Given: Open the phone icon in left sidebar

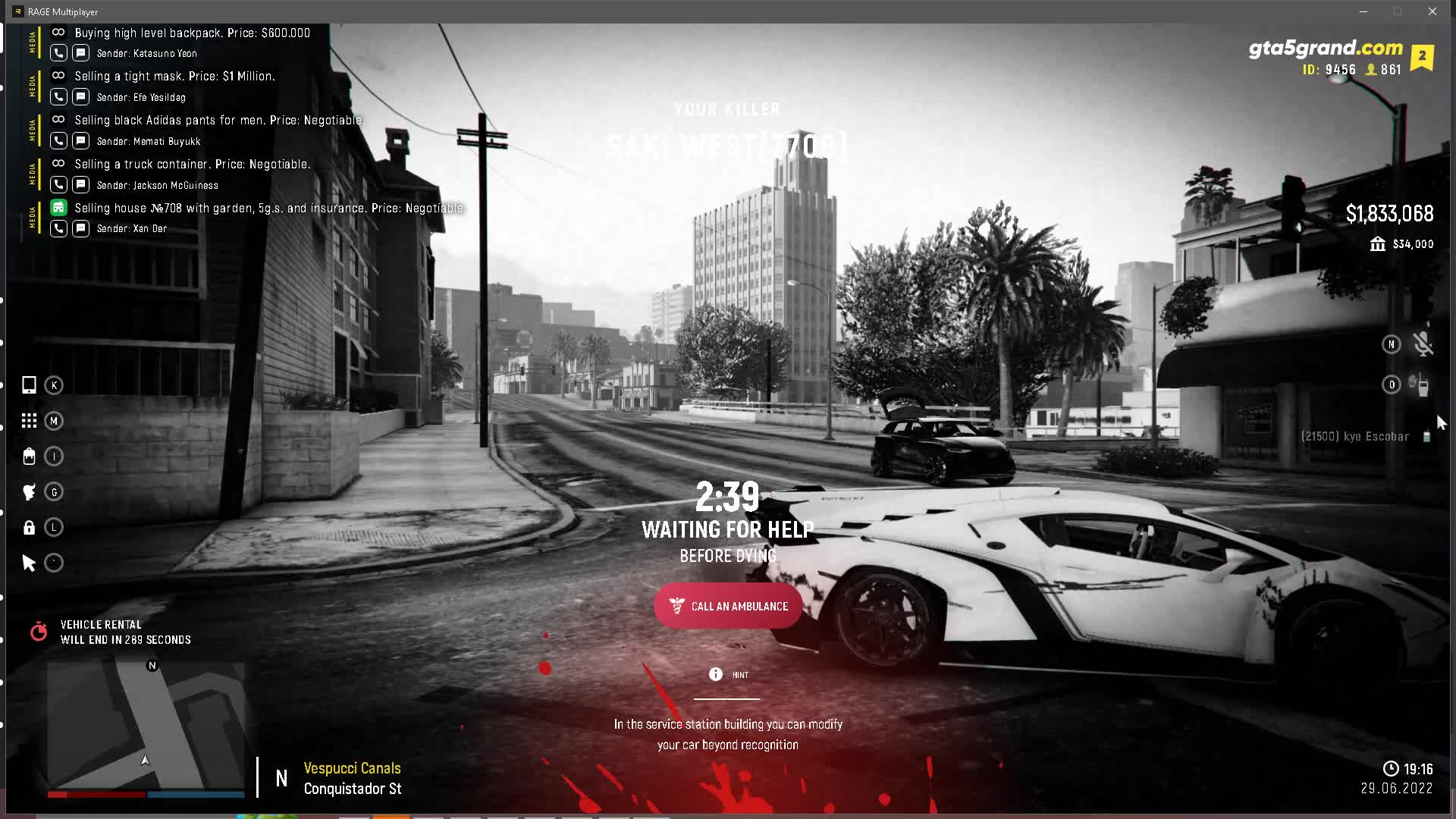Looking at the screenshot, I should 29,385.
